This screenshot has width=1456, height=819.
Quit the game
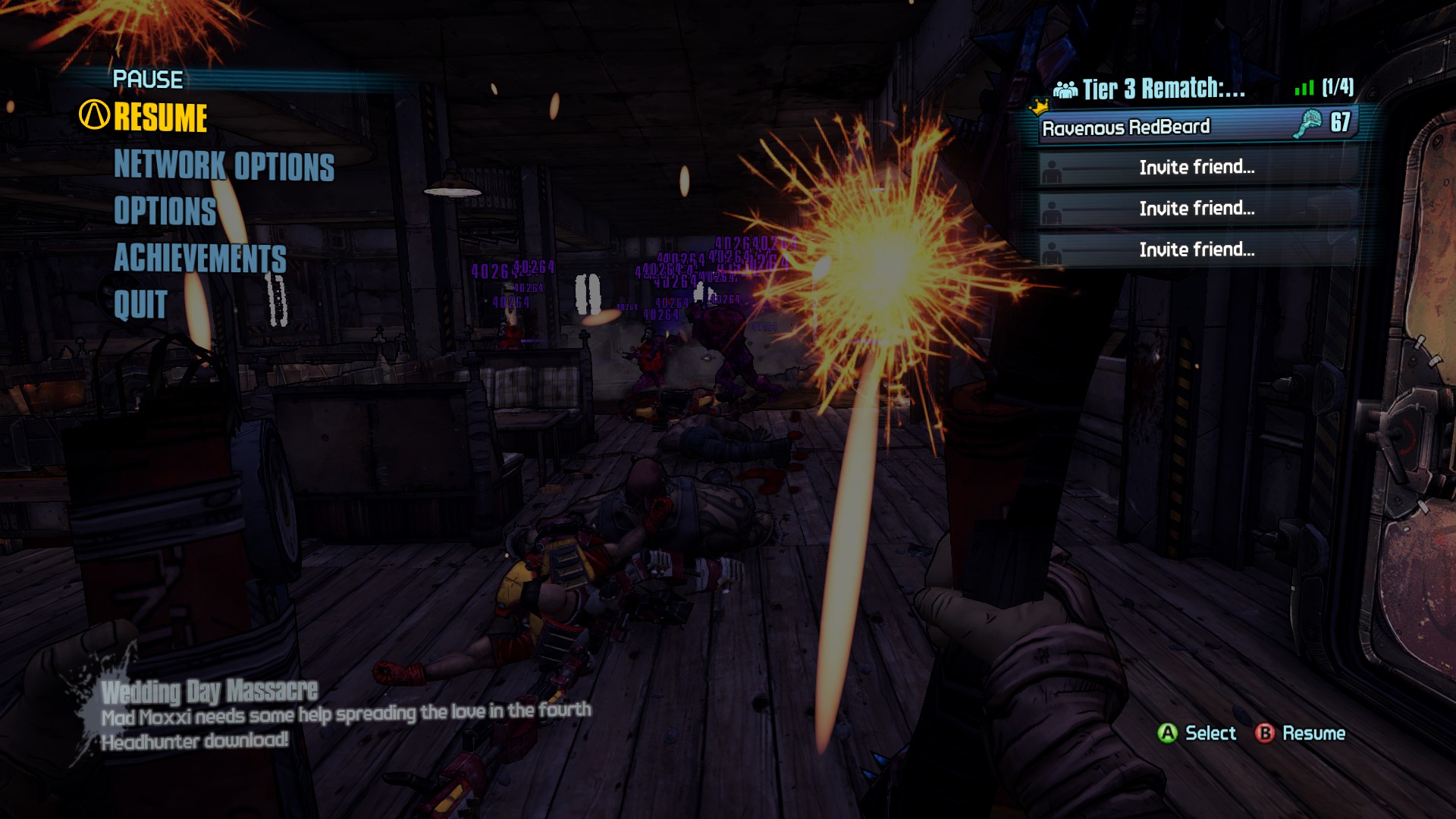click(140, 305)
